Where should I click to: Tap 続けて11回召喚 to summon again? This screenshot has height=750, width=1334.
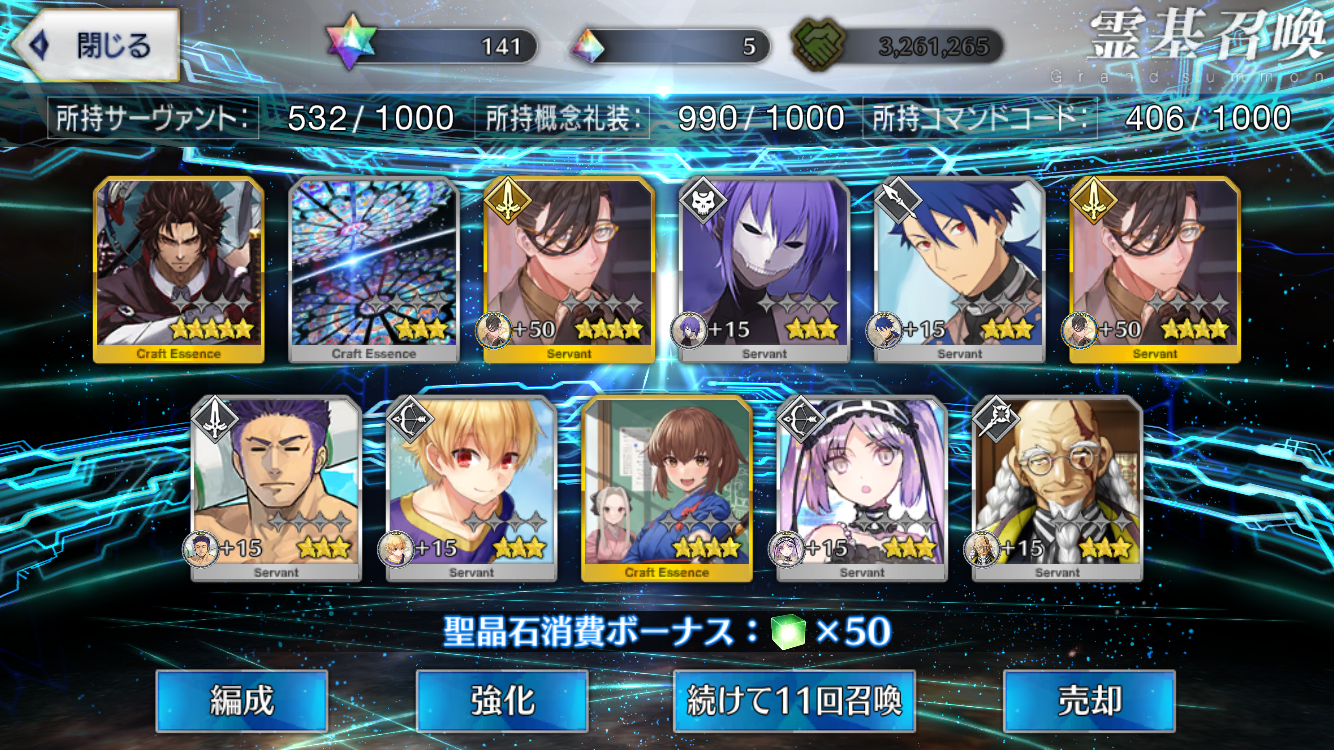794,701
